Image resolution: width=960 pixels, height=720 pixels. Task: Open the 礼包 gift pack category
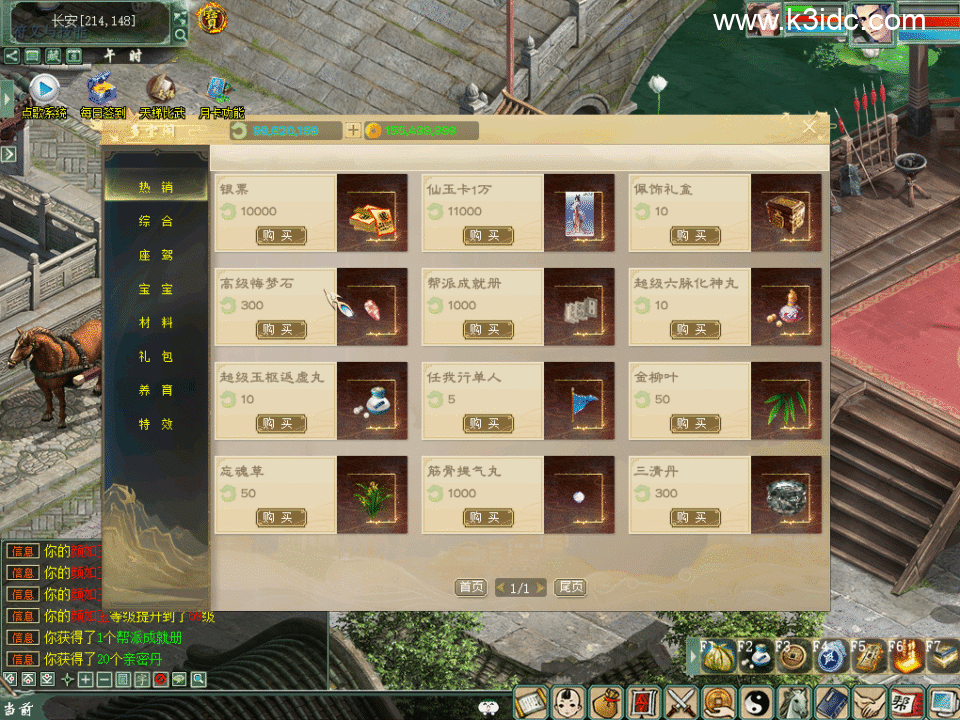[155, 357]
